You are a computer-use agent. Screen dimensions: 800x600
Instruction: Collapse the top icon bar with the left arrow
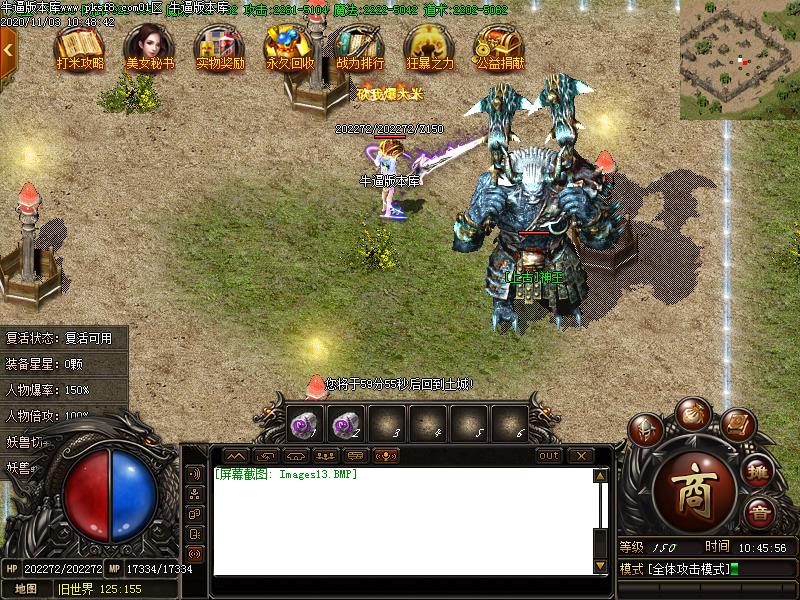click(x=8, y=46)
